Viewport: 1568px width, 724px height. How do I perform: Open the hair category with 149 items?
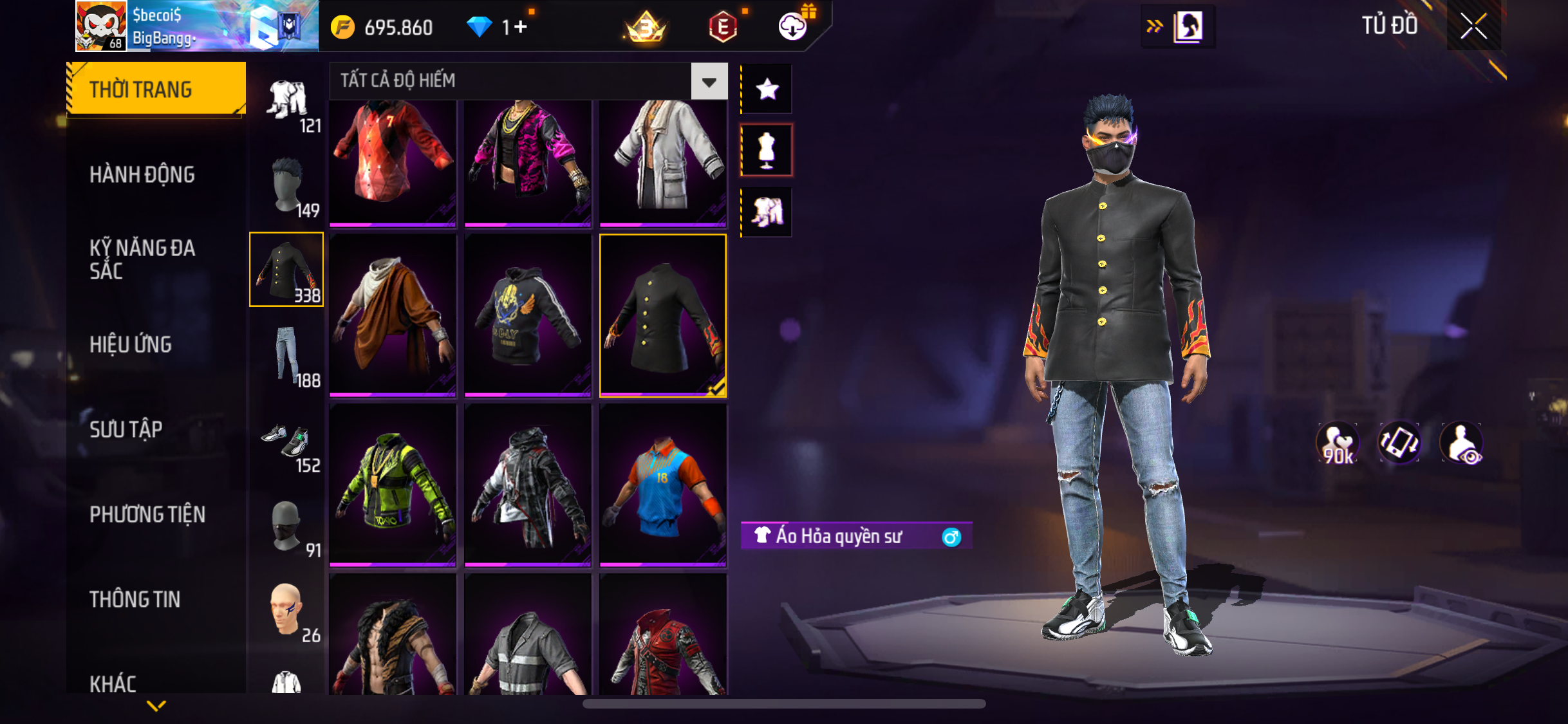pyautogui.click(x=287, y=187)
